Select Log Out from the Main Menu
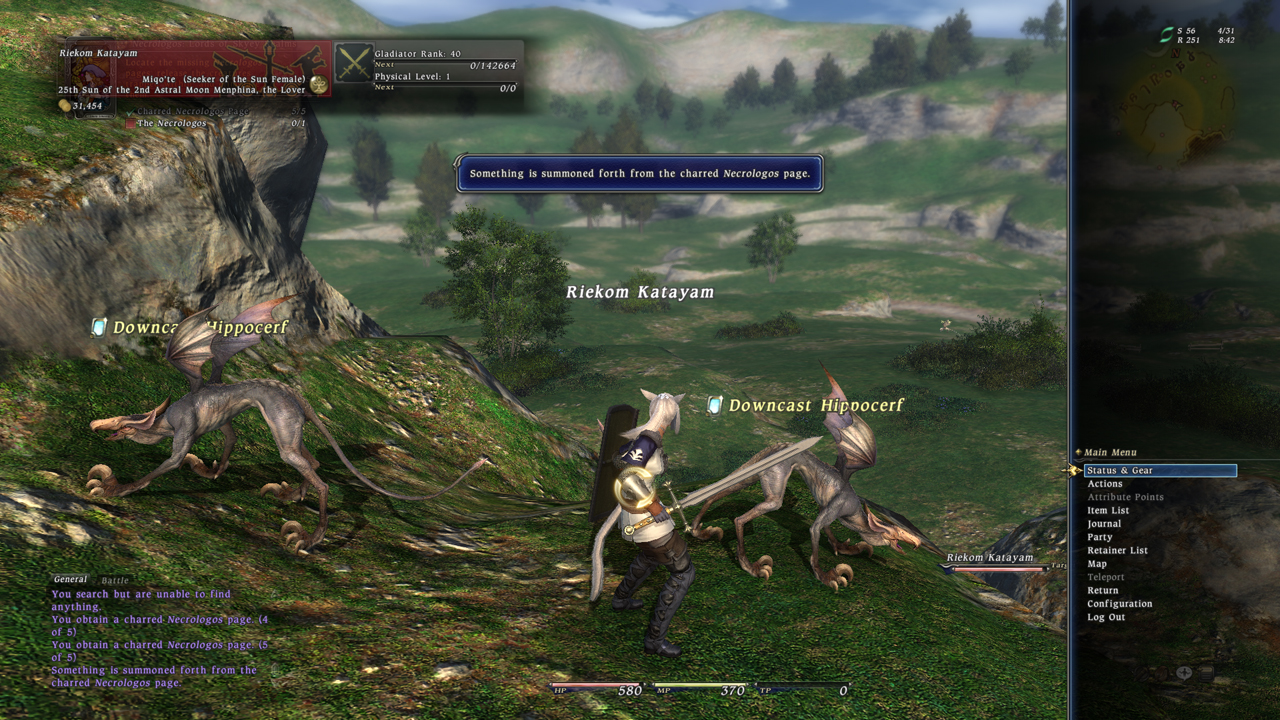 pos(1104,617)
